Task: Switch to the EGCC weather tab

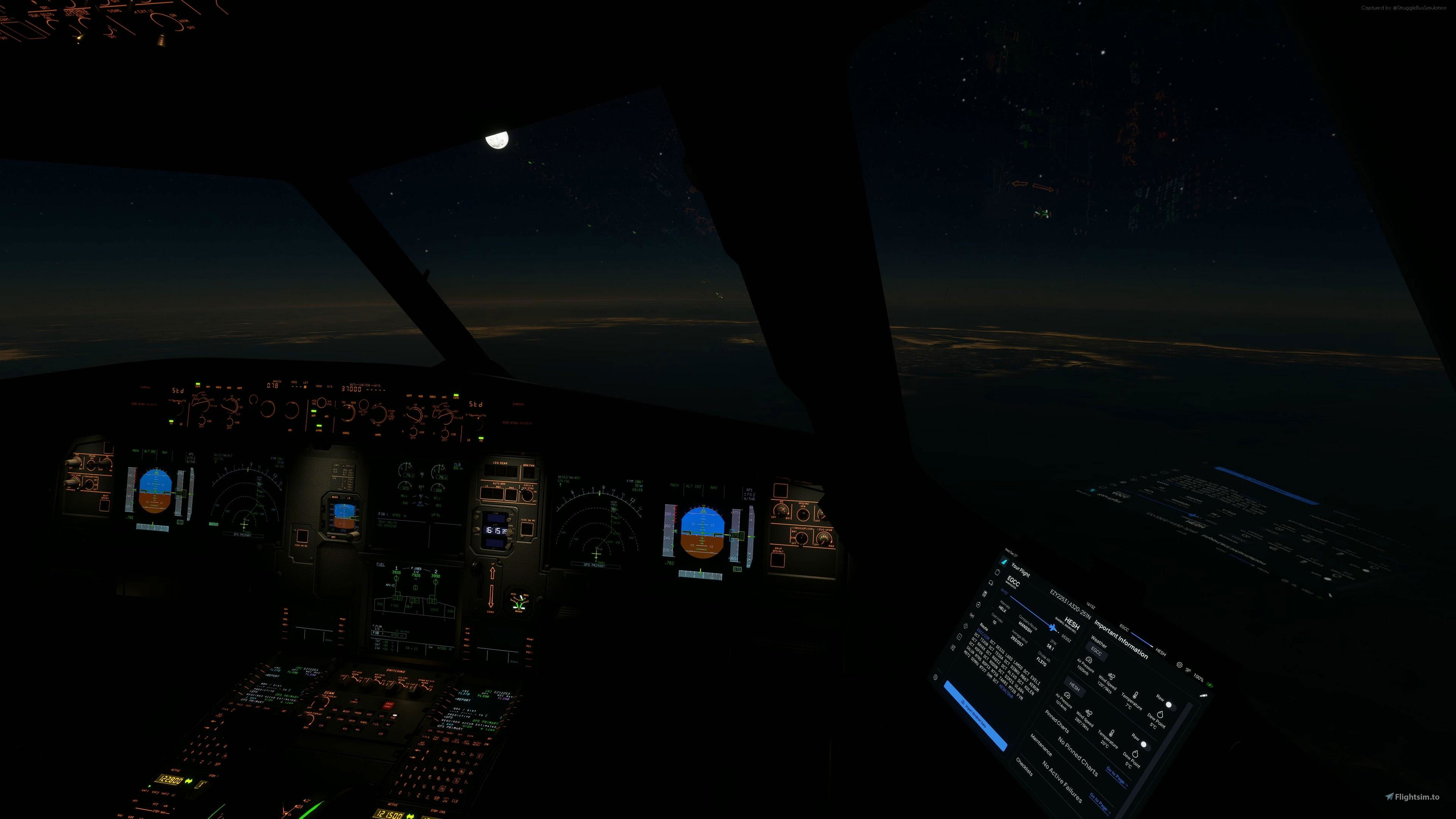Action: pos(1097,652)
